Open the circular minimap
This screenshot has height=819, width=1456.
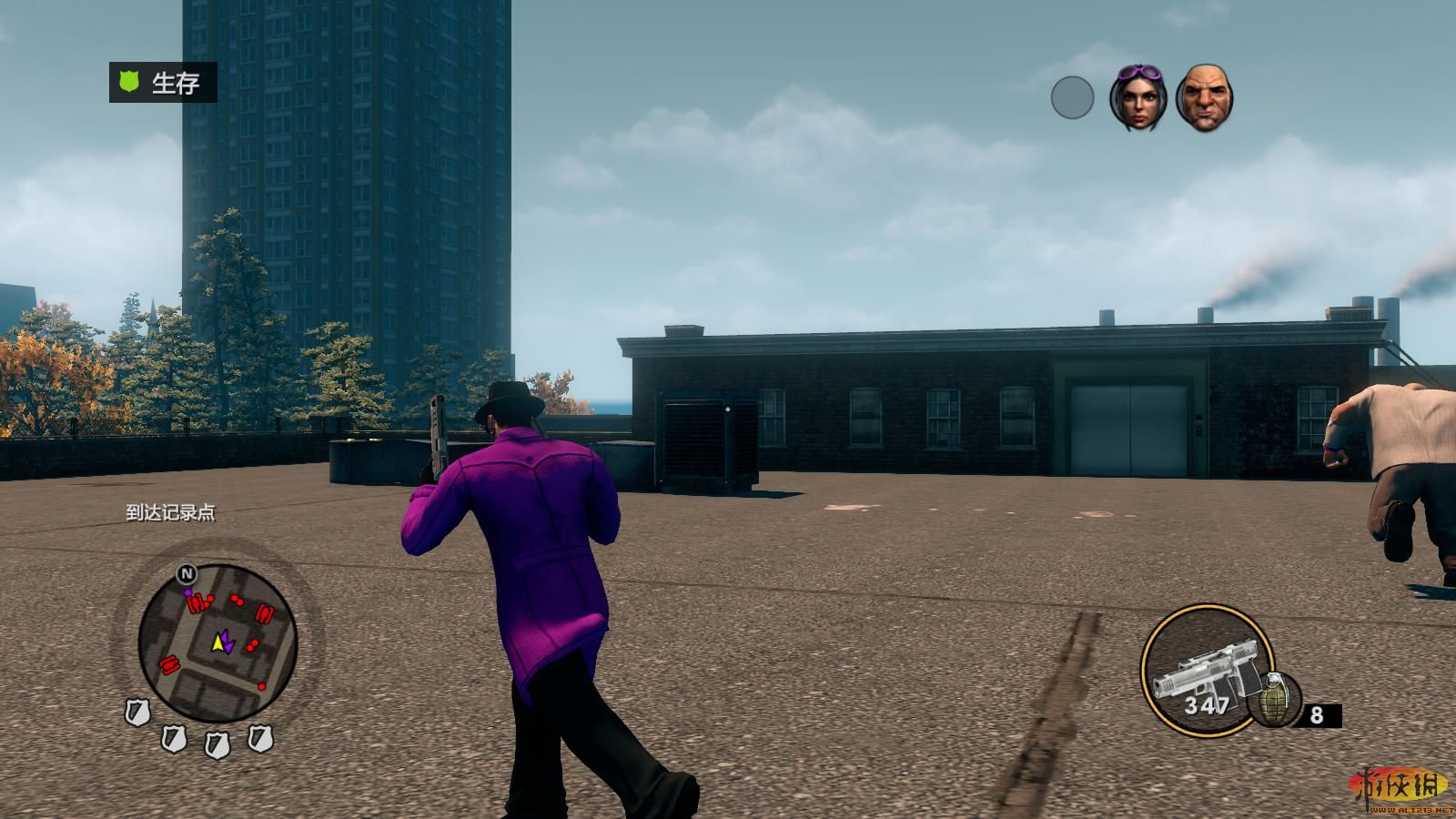click(217, 642)
